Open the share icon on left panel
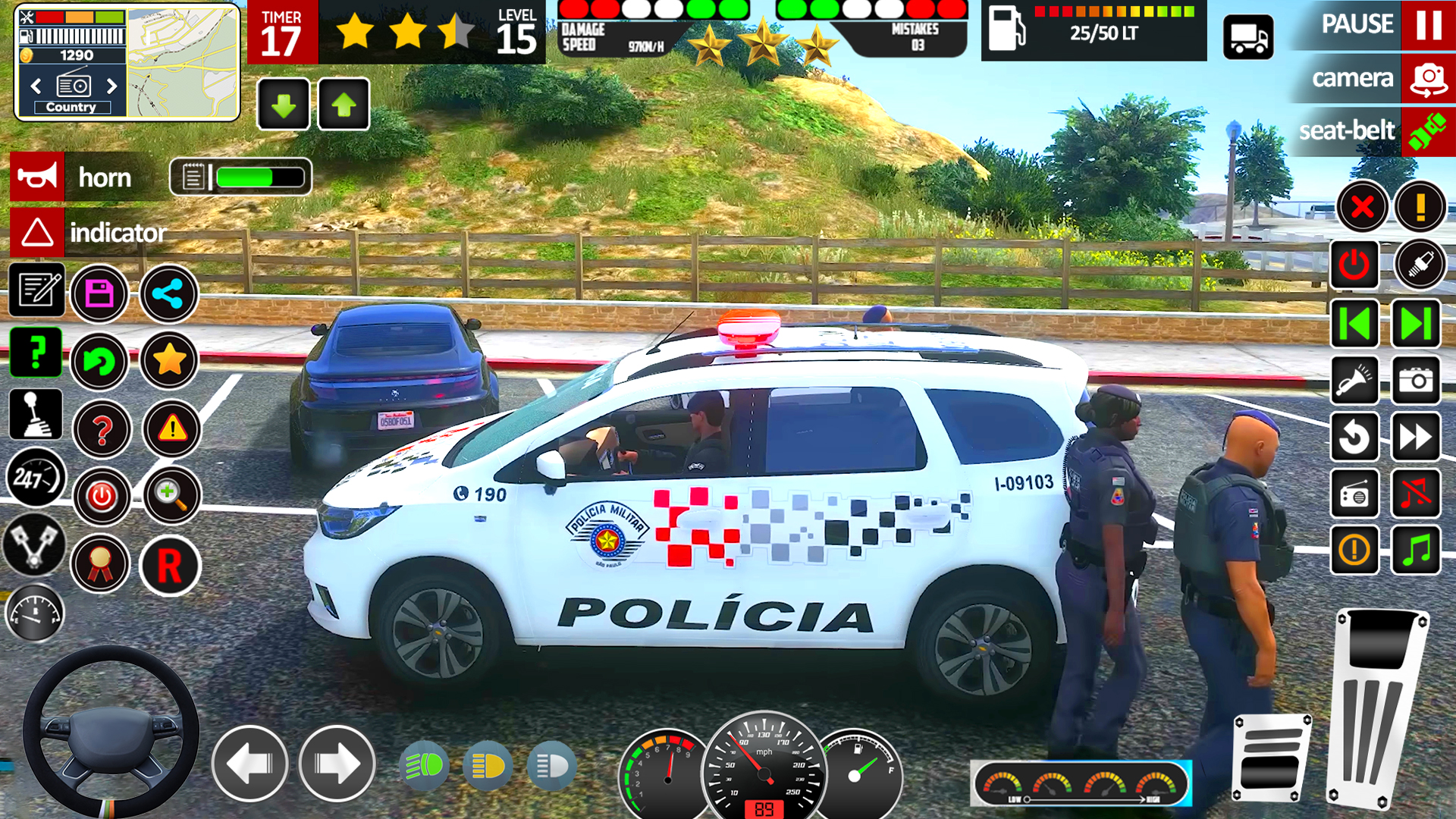Screen dimensions: 1456x819 click(168, 294)
